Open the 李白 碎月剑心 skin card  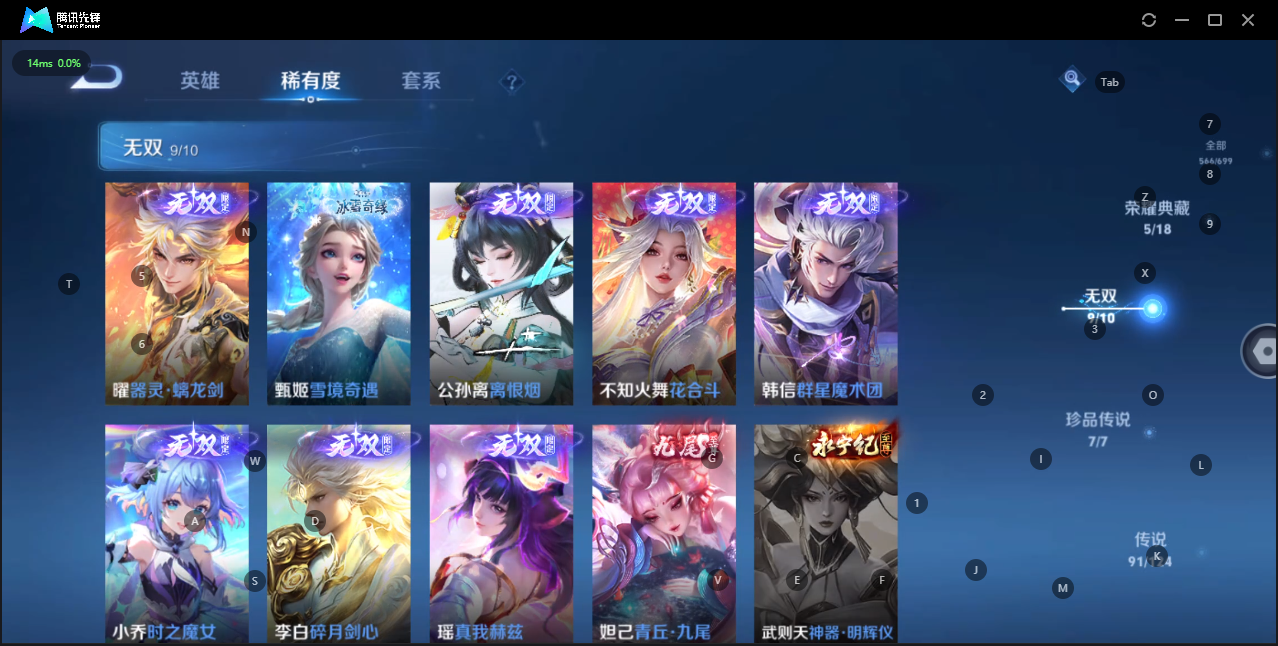339,533
